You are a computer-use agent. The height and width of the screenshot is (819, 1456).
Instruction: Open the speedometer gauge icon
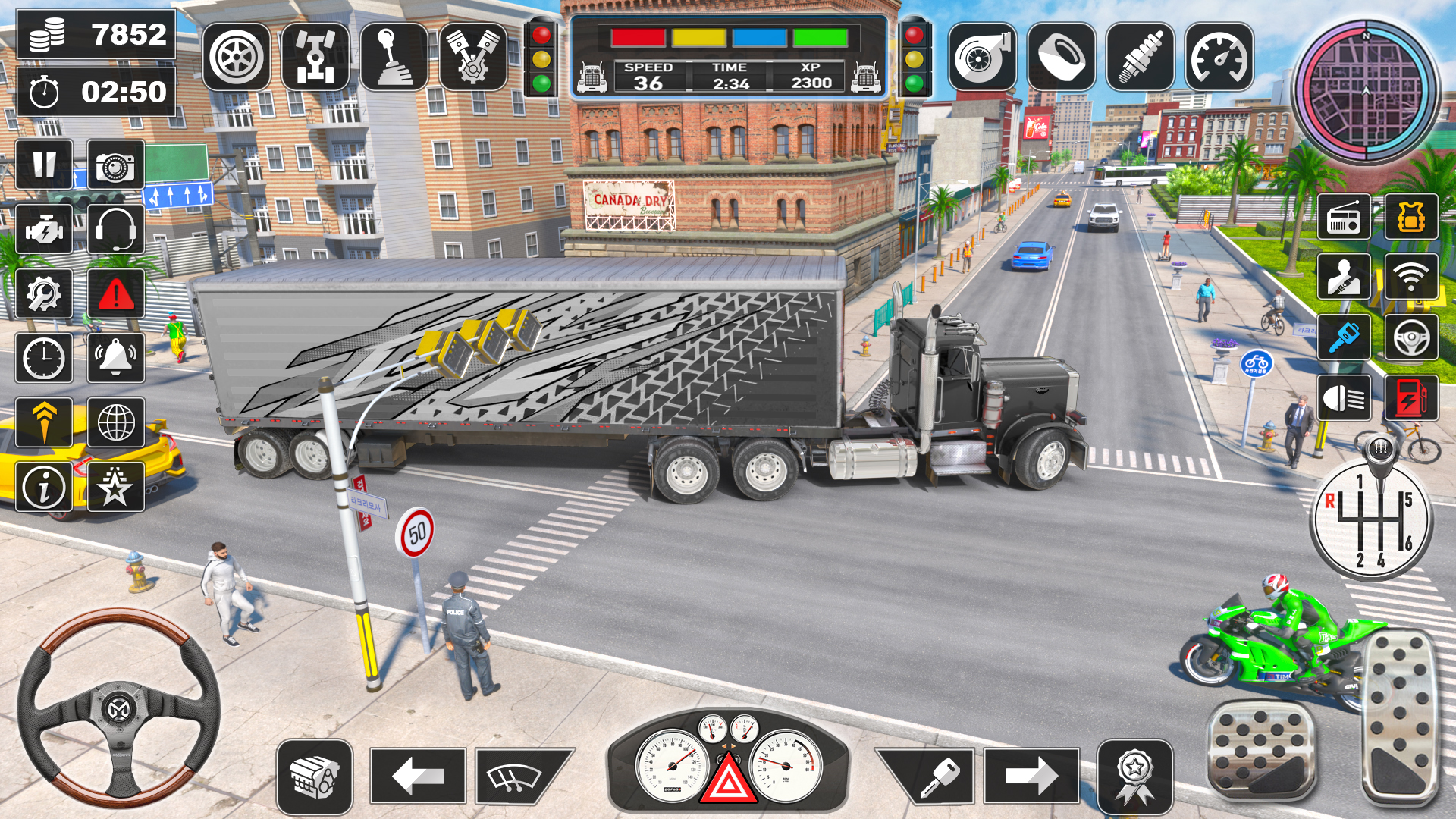pos(1221,57)
